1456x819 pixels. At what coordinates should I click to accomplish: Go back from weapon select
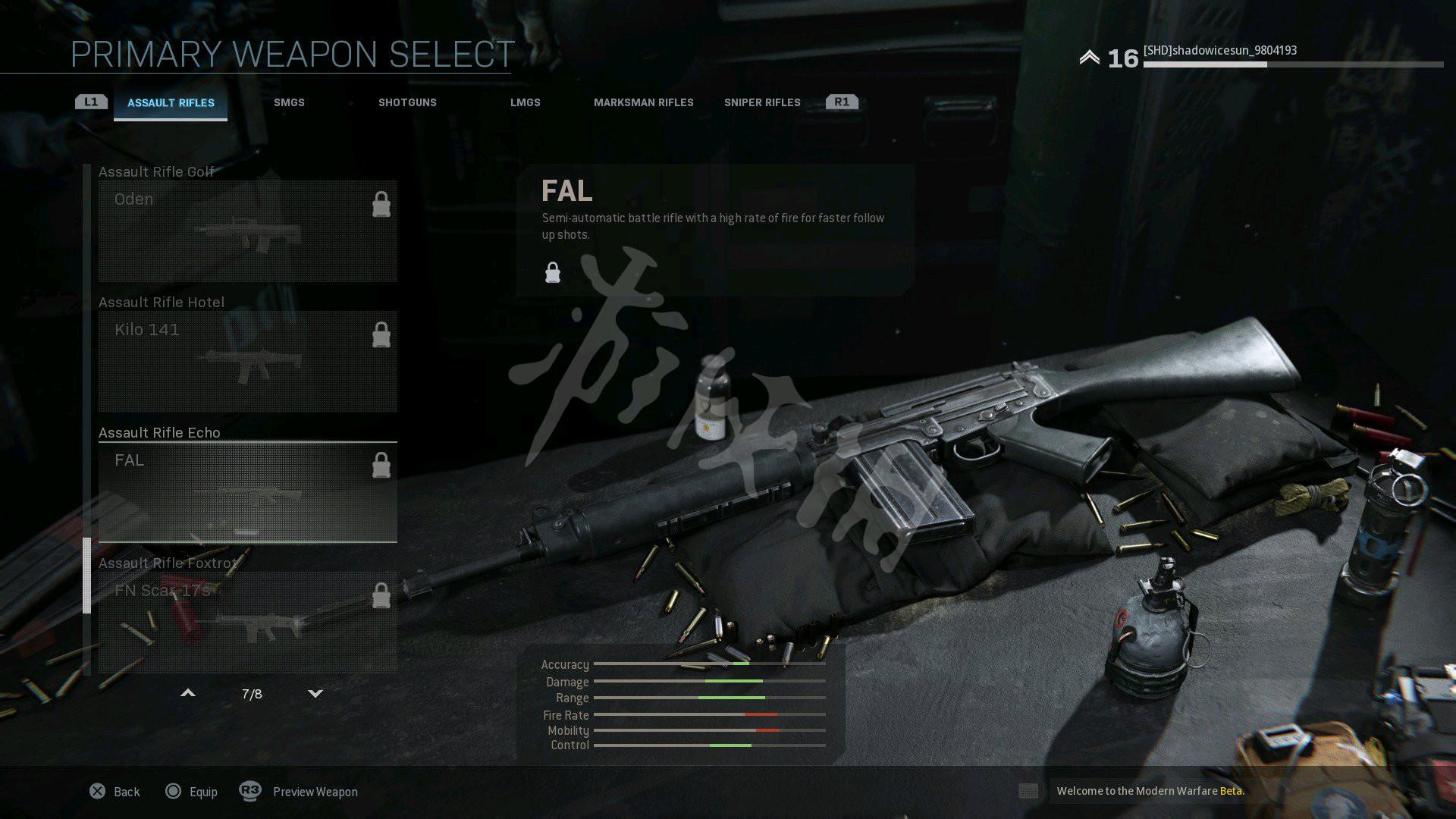click(x=115, y=792)
